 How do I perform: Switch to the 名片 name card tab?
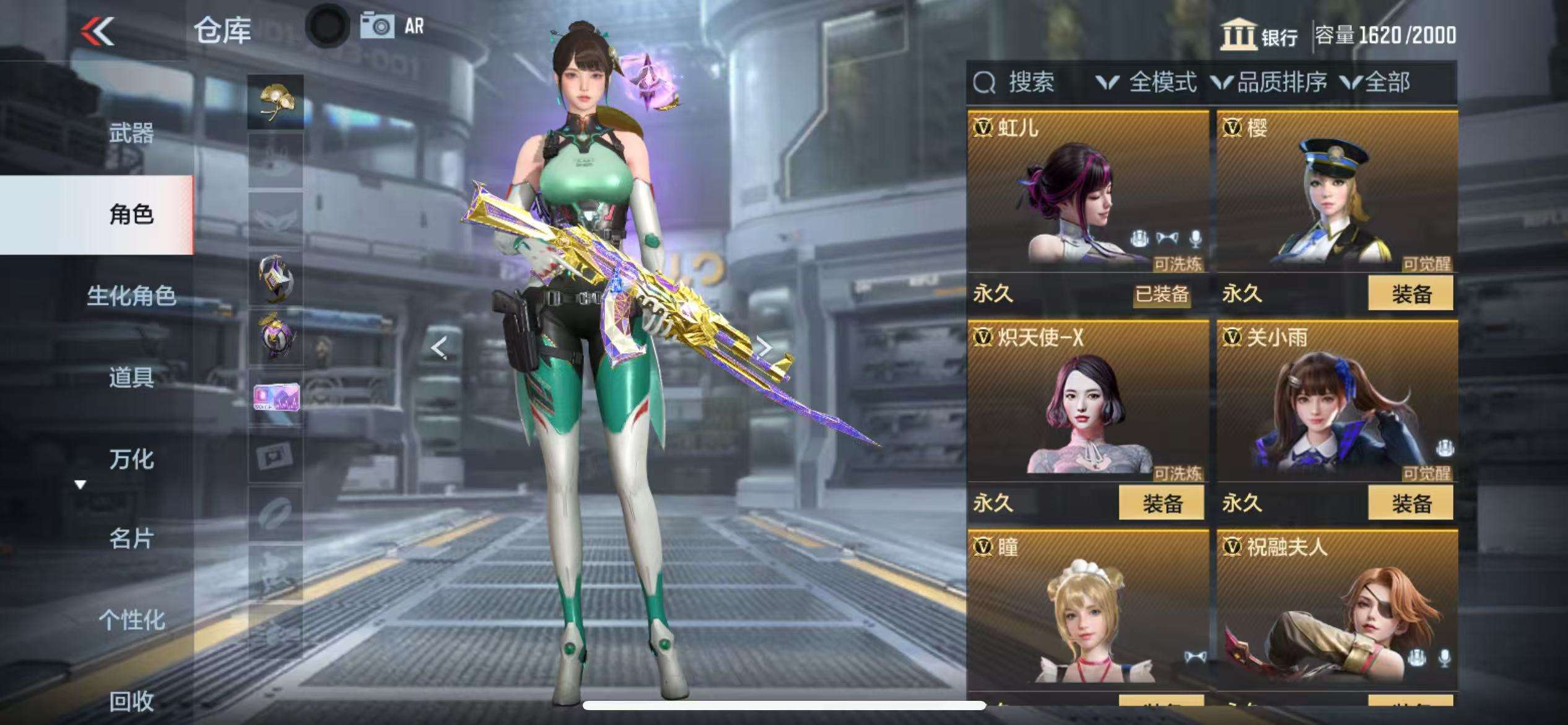click(131, 538)
